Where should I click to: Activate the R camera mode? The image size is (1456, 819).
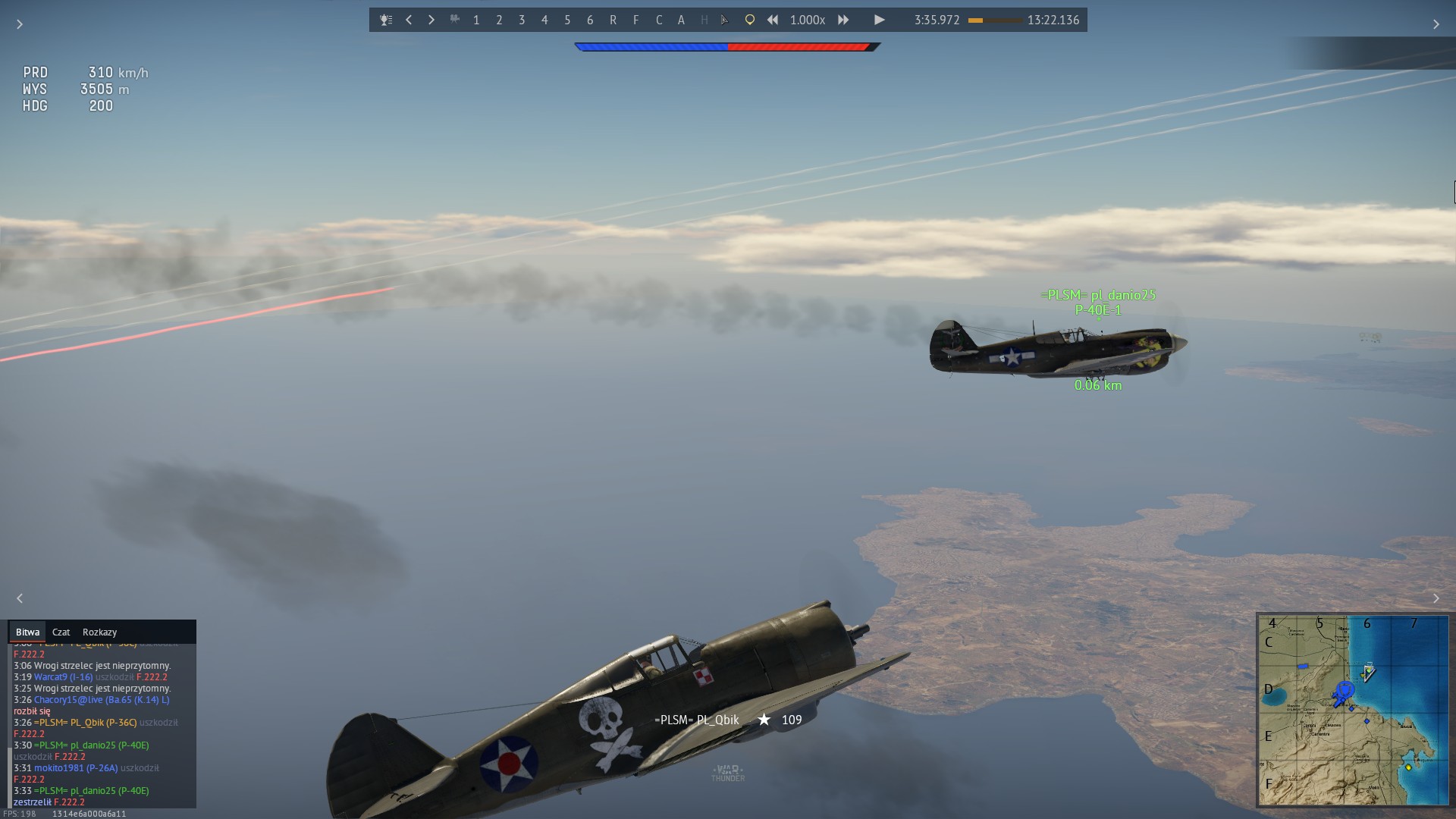(x=613, y=20)
